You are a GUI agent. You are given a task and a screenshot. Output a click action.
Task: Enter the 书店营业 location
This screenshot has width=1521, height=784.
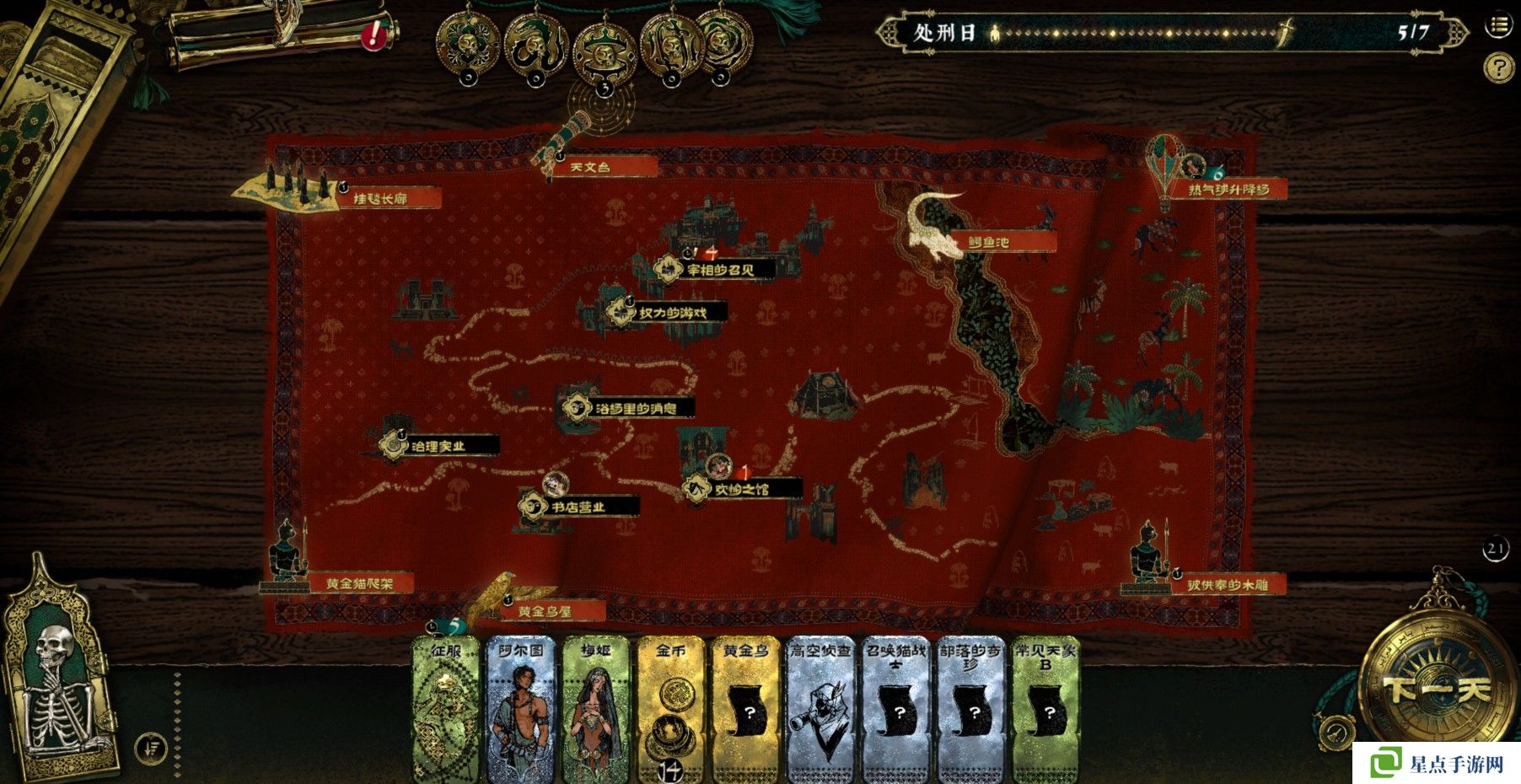(x=578, y=507)
